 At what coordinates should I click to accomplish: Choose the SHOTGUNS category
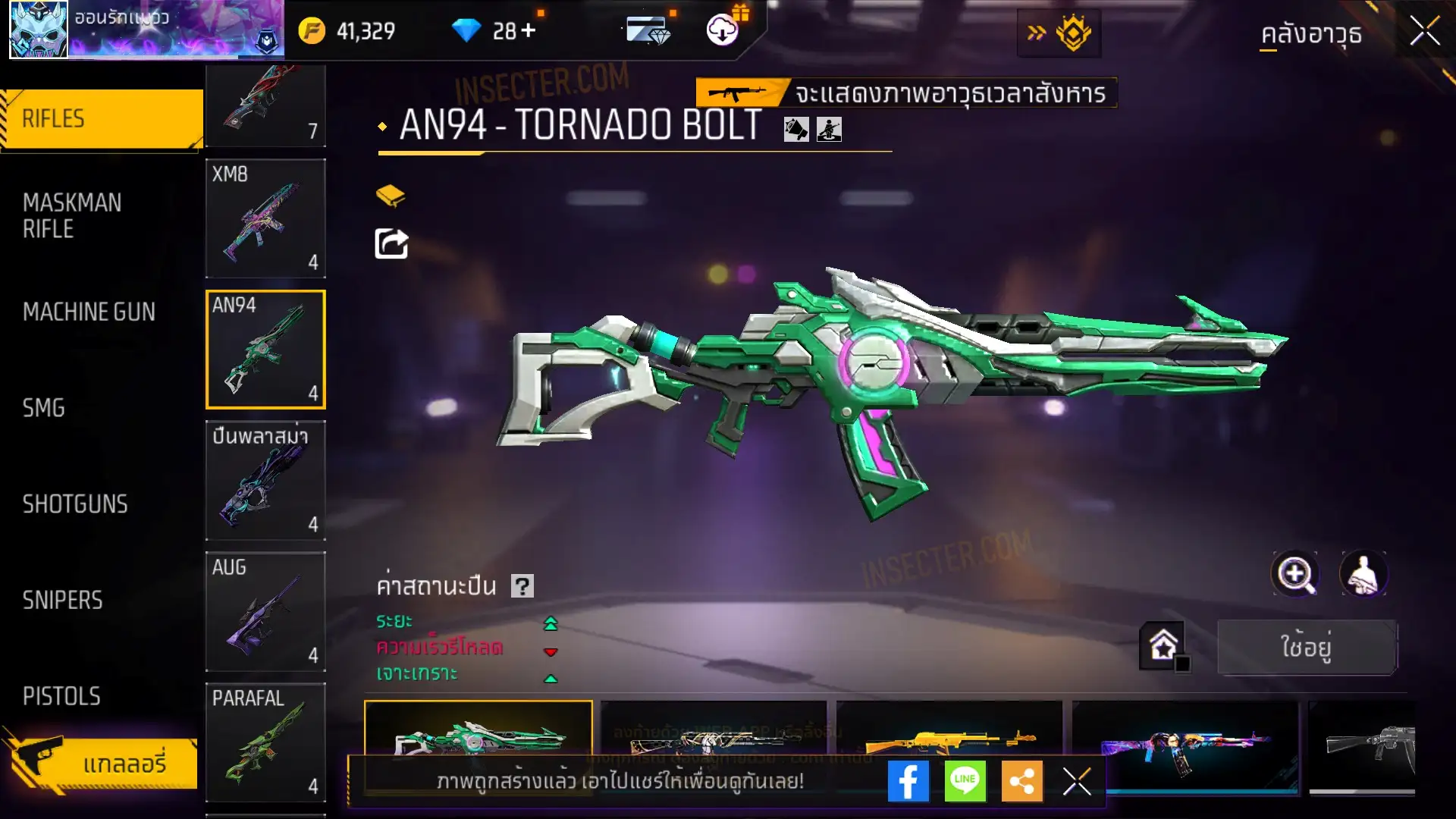[75, 504]
